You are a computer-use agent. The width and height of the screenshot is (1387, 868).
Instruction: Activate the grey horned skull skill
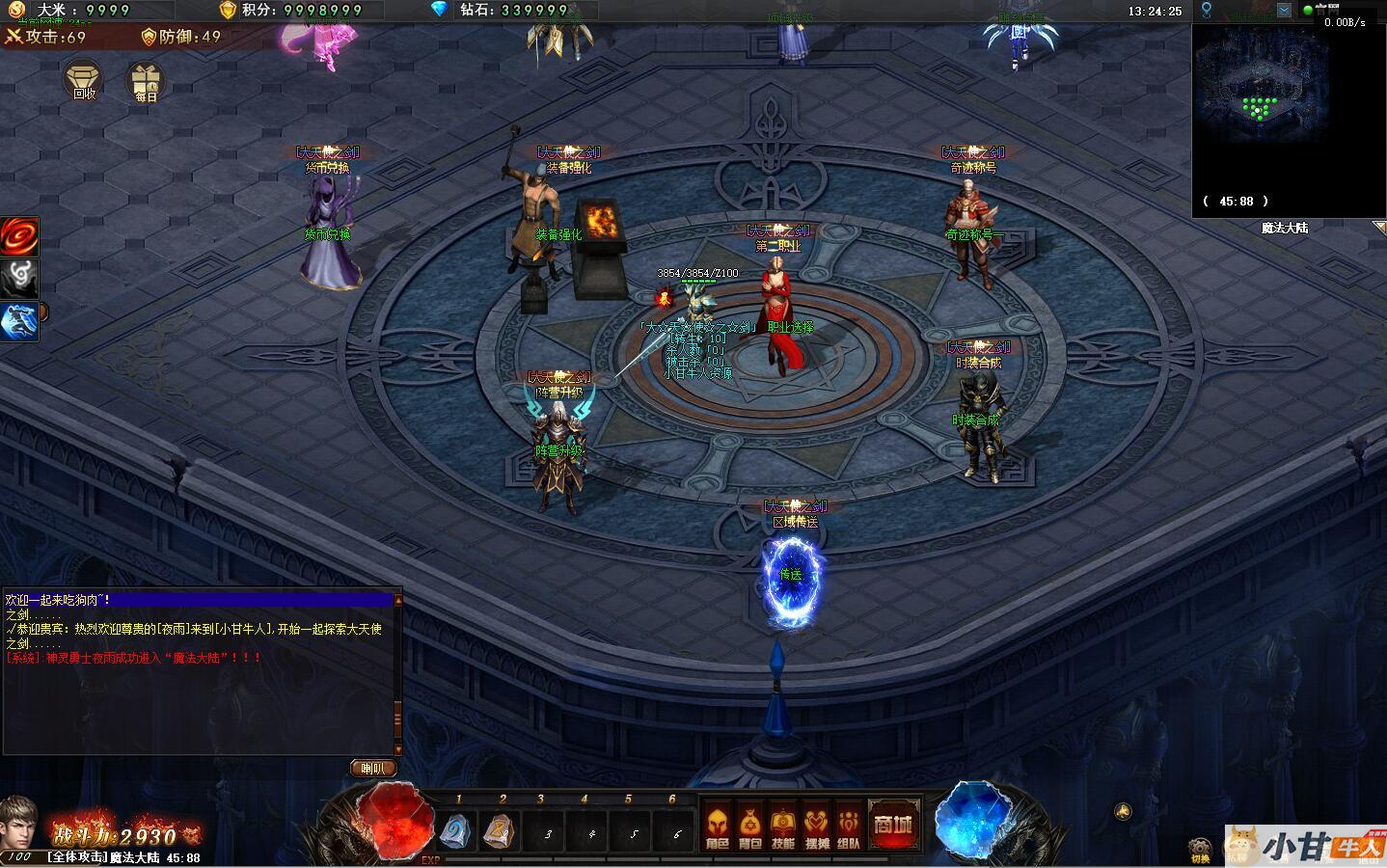tap(19, 279)
